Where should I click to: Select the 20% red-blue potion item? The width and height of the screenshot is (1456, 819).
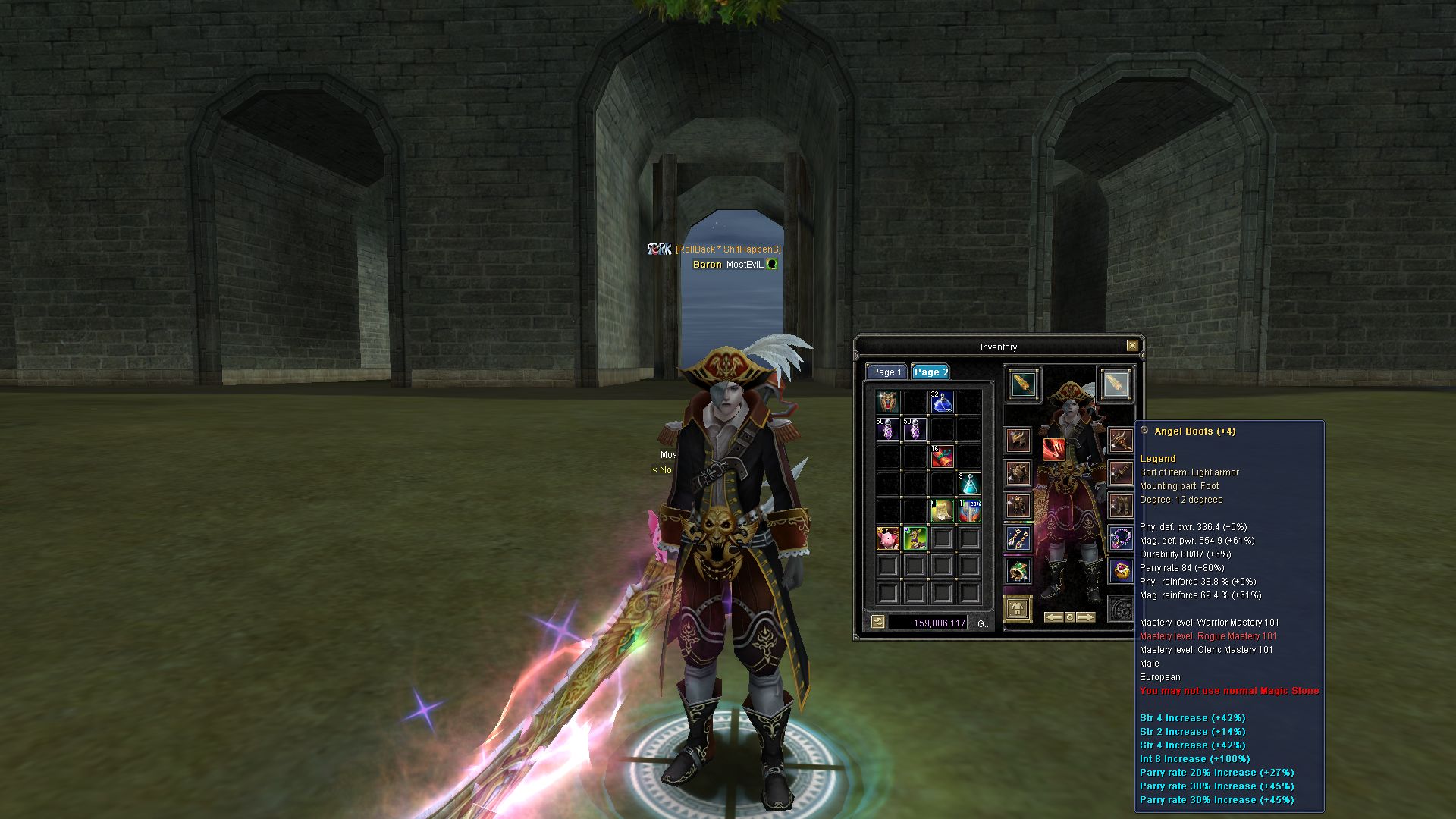(x=969, y=511)
